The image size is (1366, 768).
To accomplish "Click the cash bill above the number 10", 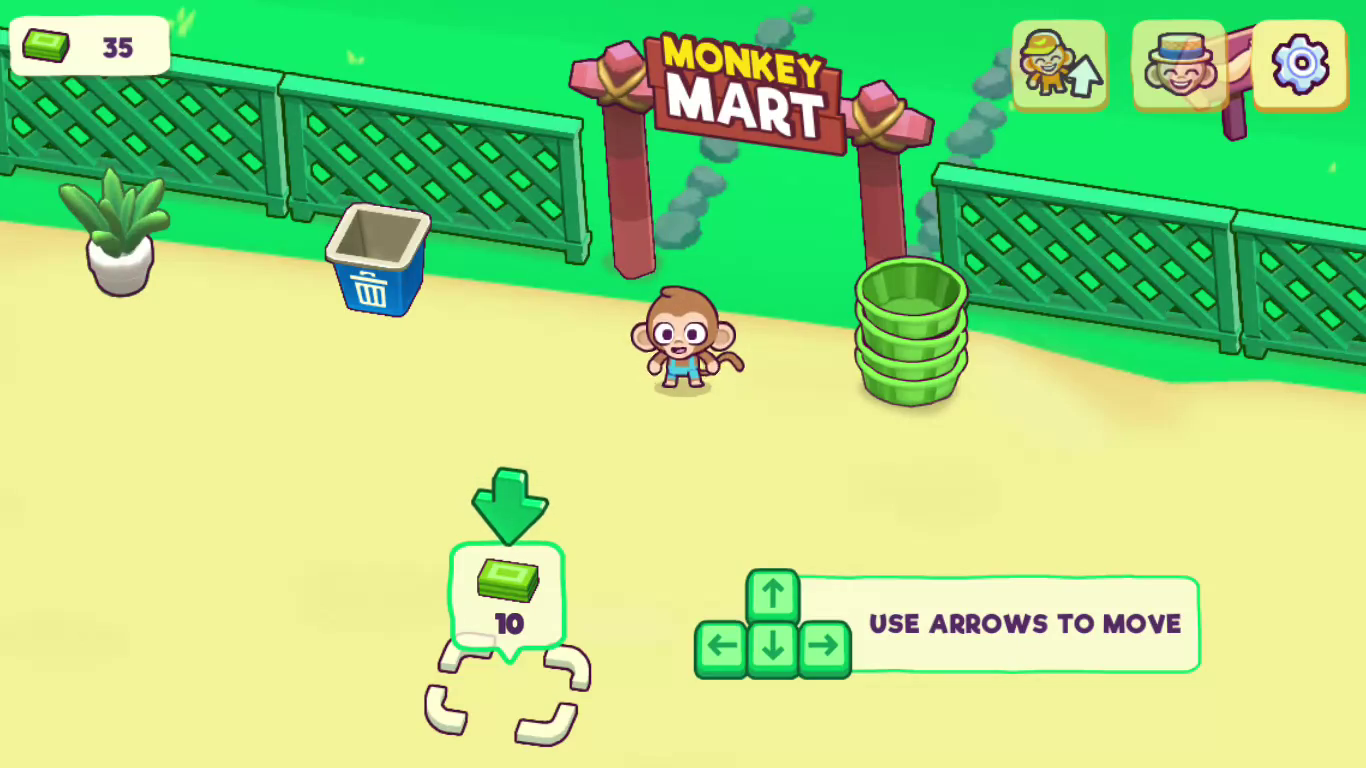I will click(x=508, y=582).
